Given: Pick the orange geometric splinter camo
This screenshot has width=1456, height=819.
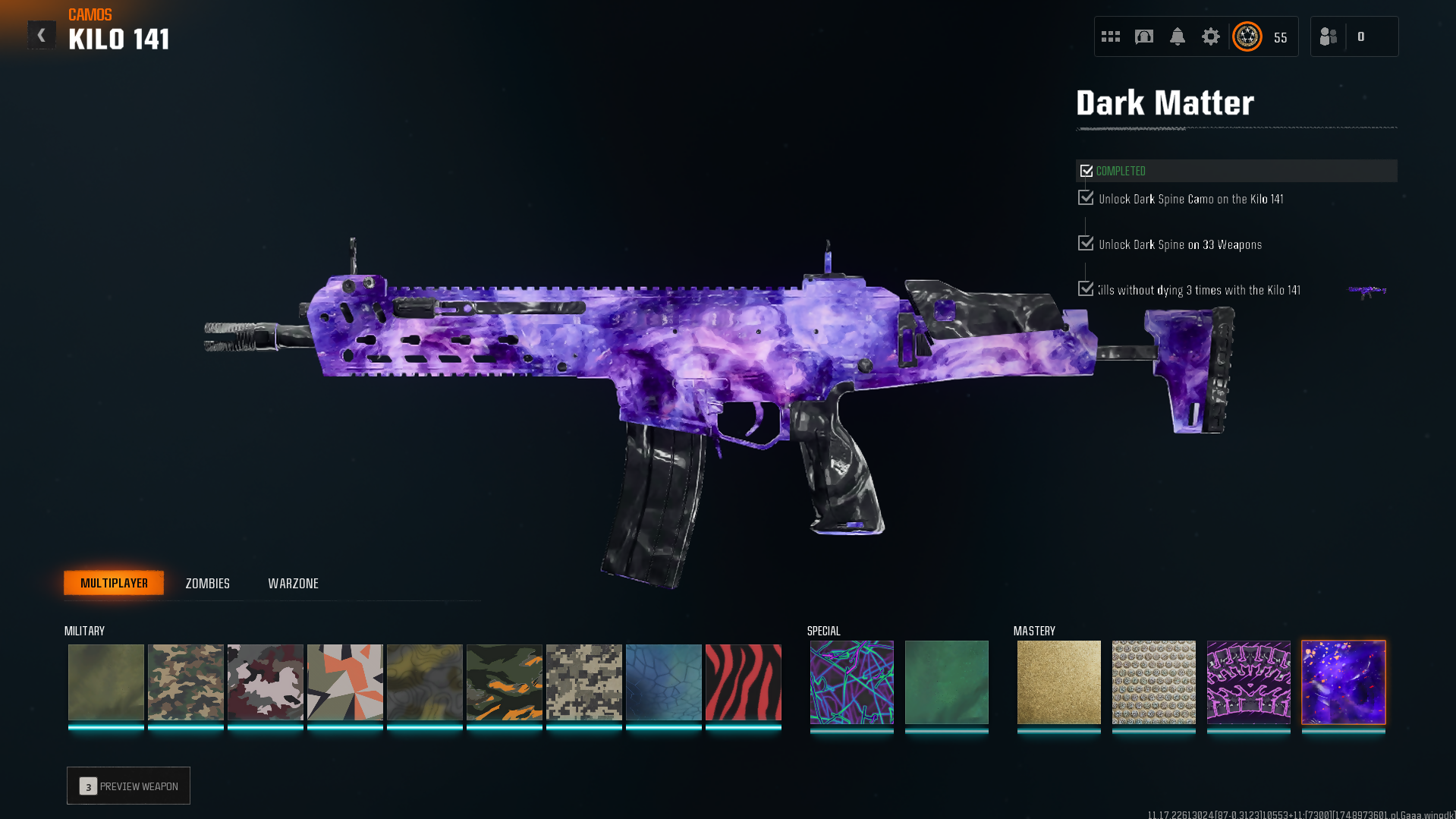Looking at the screenshot, I should pyautogui.click(x=344, y=682).
